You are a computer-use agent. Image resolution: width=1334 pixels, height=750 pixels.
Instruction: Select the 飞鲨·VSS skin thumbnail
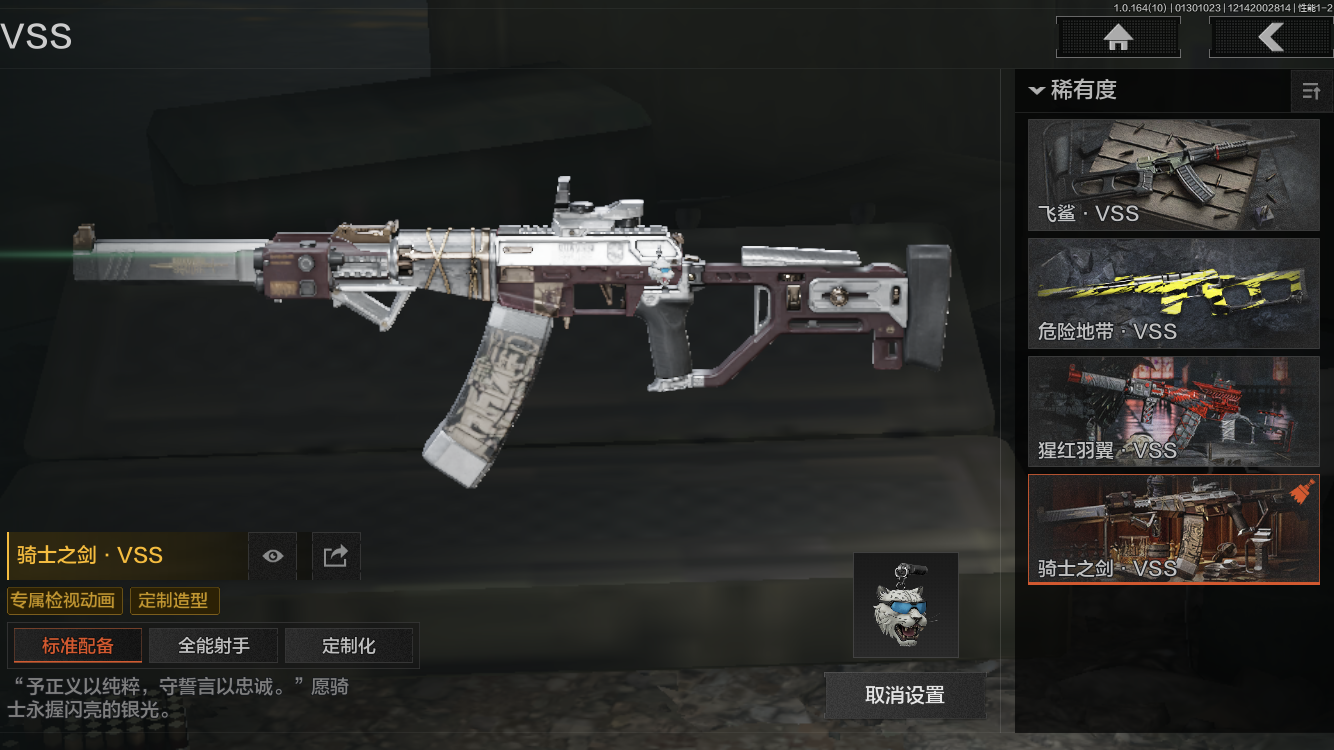pos(1173,175)
